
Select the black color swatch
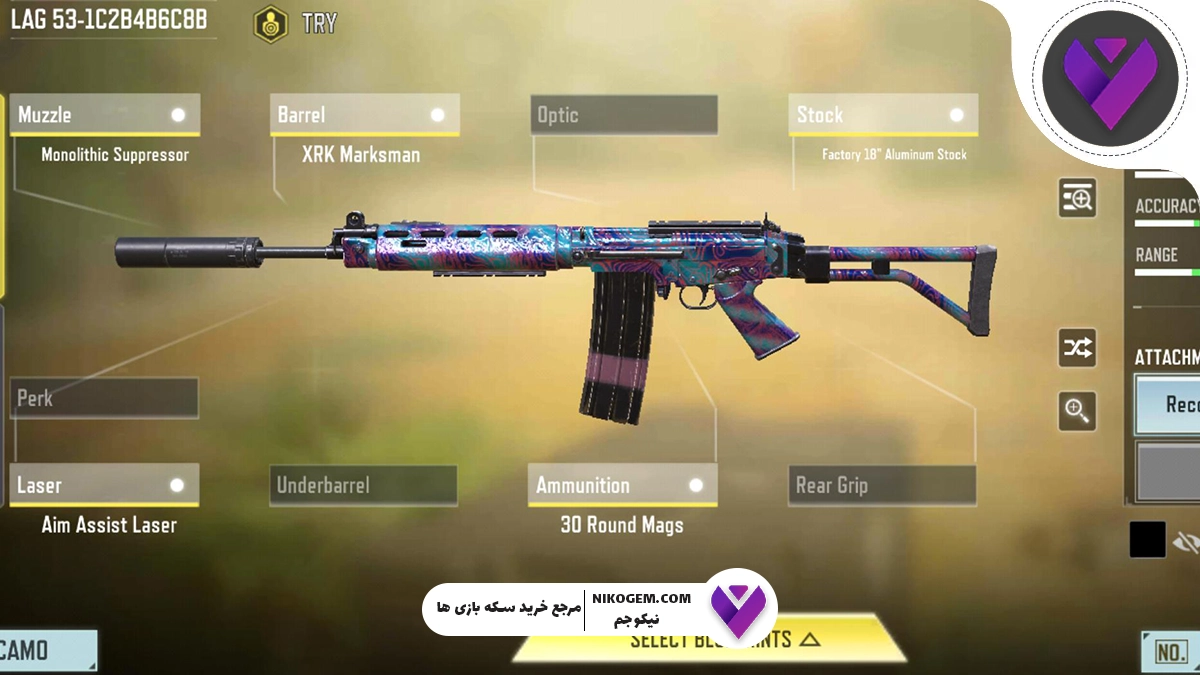pyautogui.click(x=1147, y=540)
